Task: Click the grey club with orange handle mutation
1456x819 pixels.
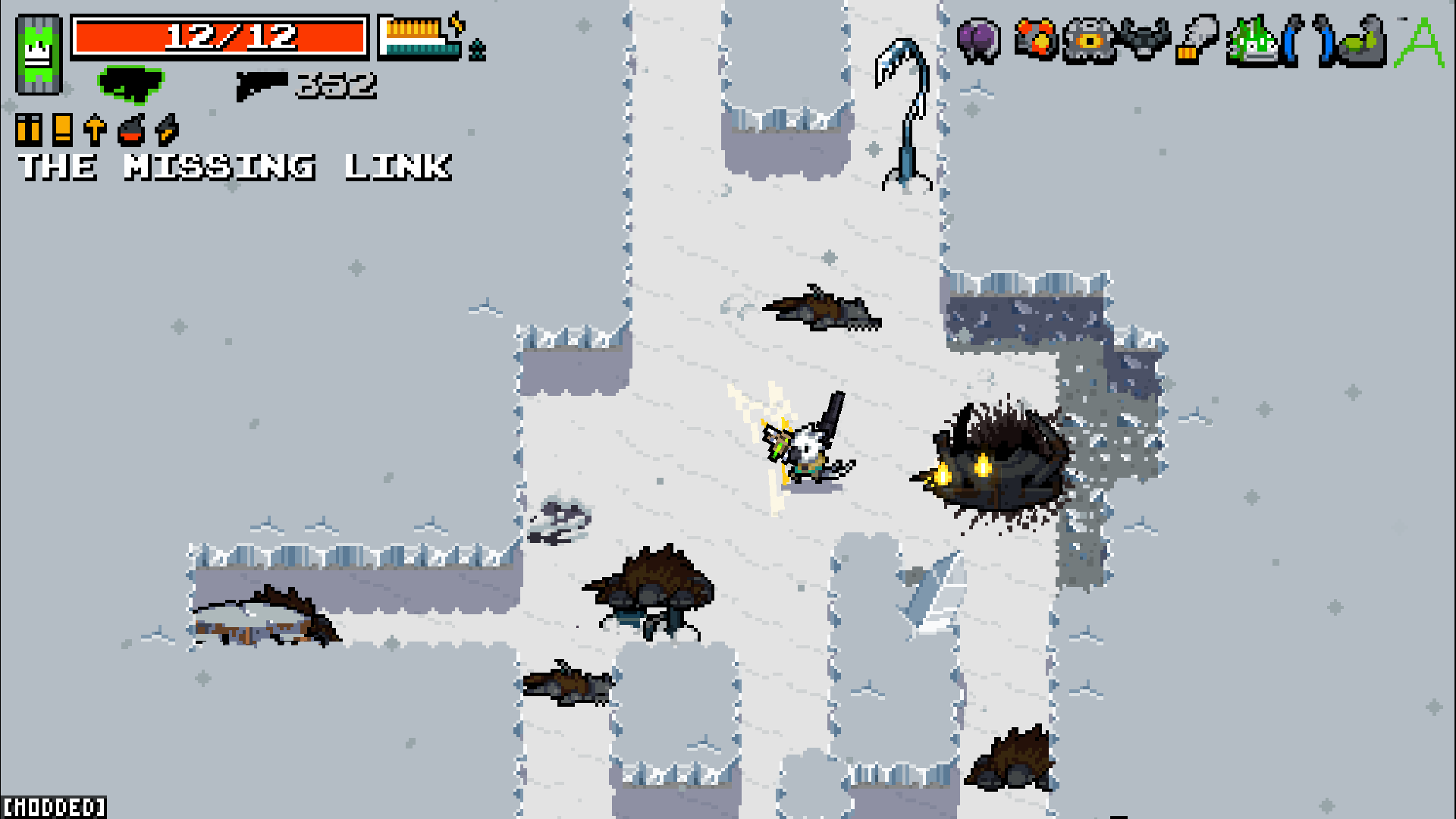Action: pyautogui.click(x=1197, y=40)
